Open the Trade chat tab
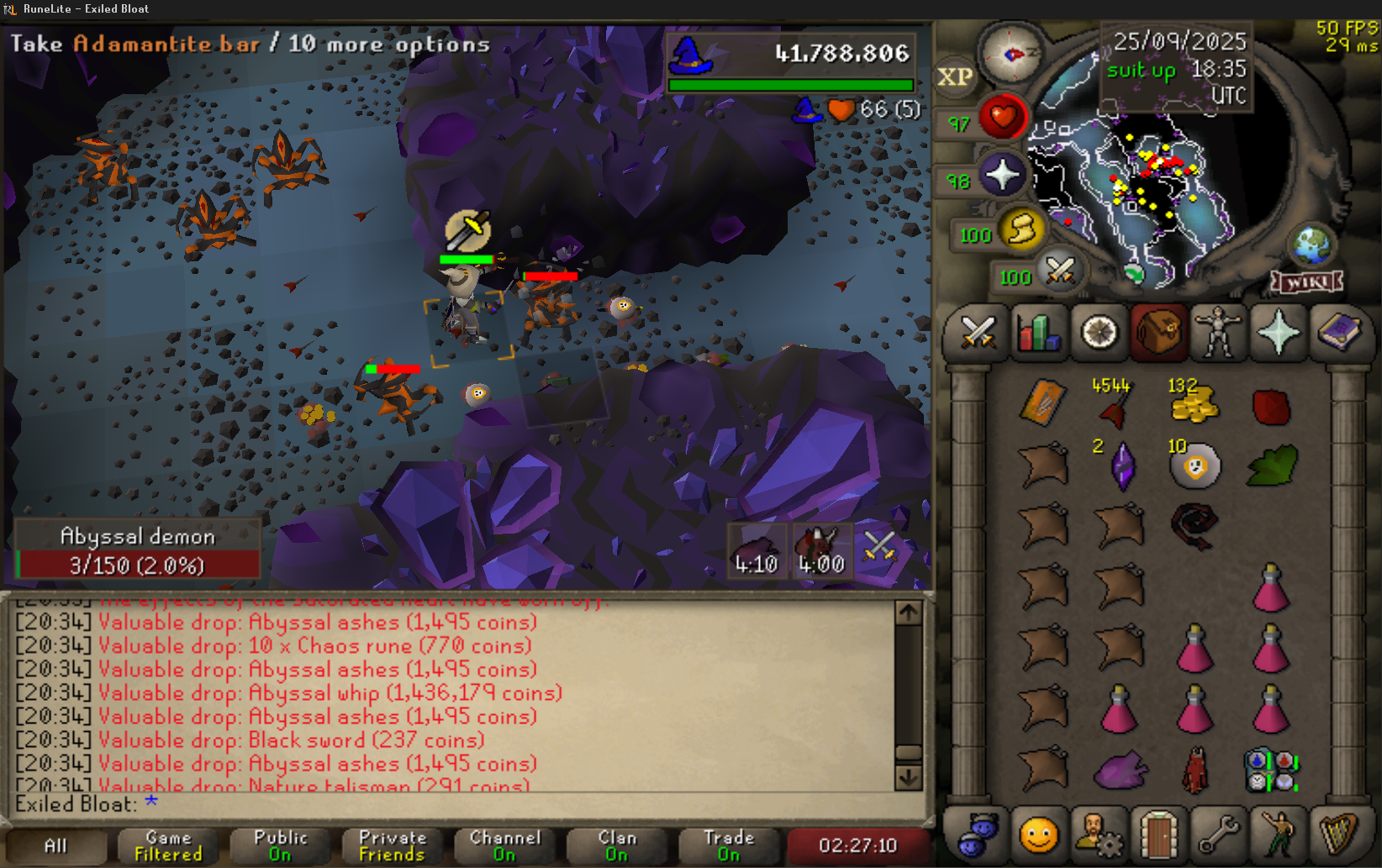This screenshot has width=1382, height=868. 728,845
